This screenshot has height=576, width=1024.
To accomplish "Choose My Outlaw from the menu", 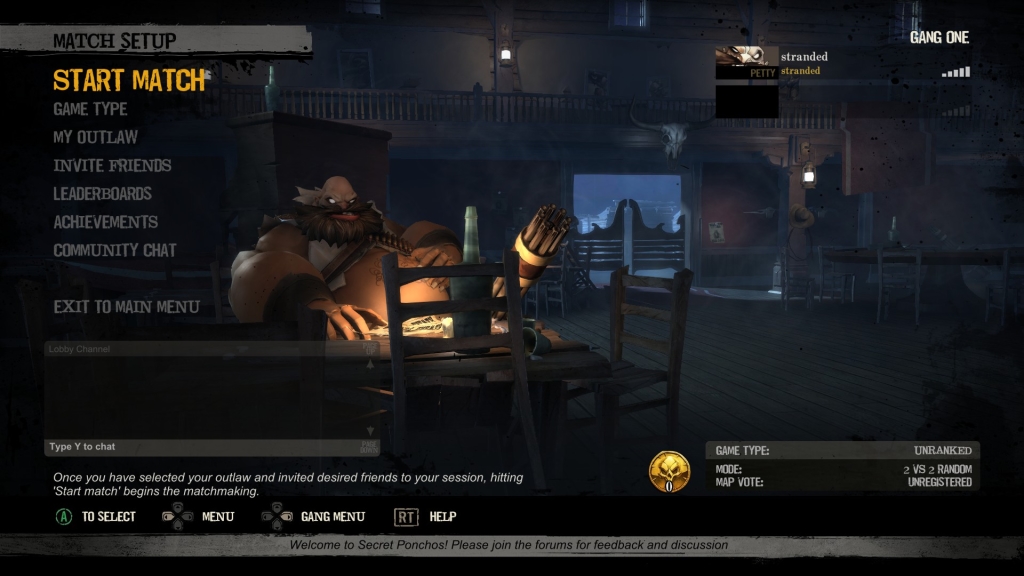I will (95, 137).
